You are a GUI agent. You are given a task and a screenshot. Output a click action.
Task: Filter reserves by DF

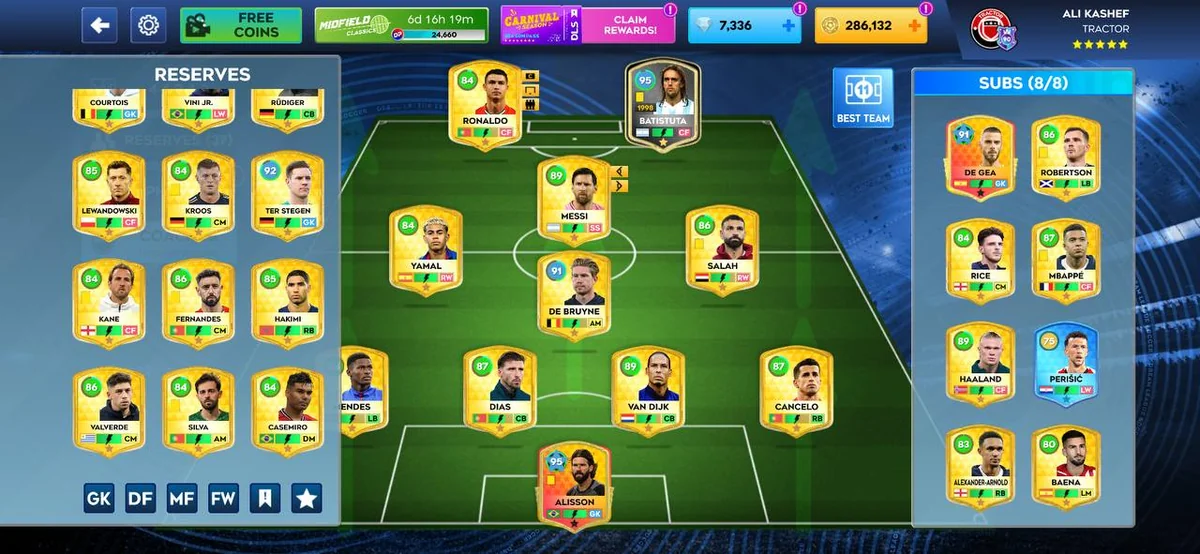pyautogui.click(x=140, y=498)
